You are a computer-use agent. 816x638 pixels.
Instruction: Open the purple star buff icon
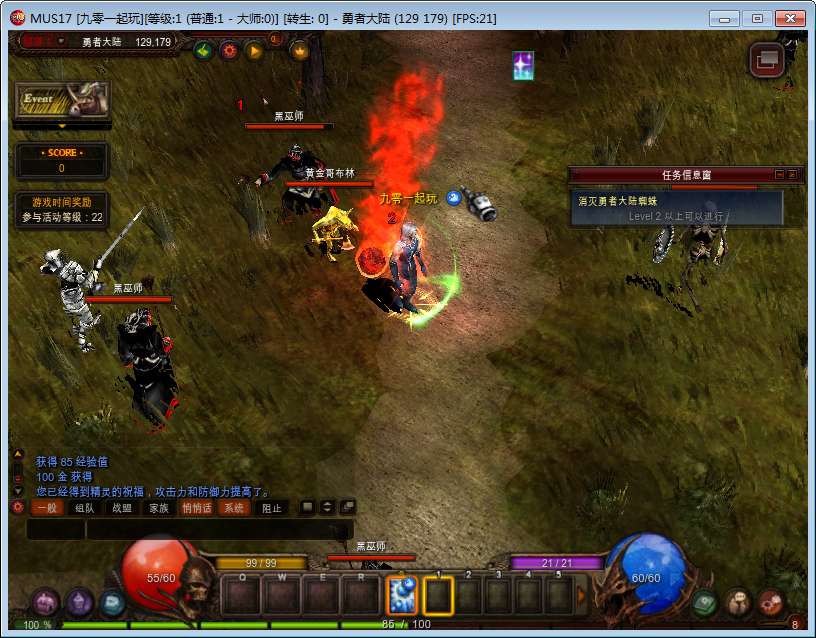(x=523, y=66)
